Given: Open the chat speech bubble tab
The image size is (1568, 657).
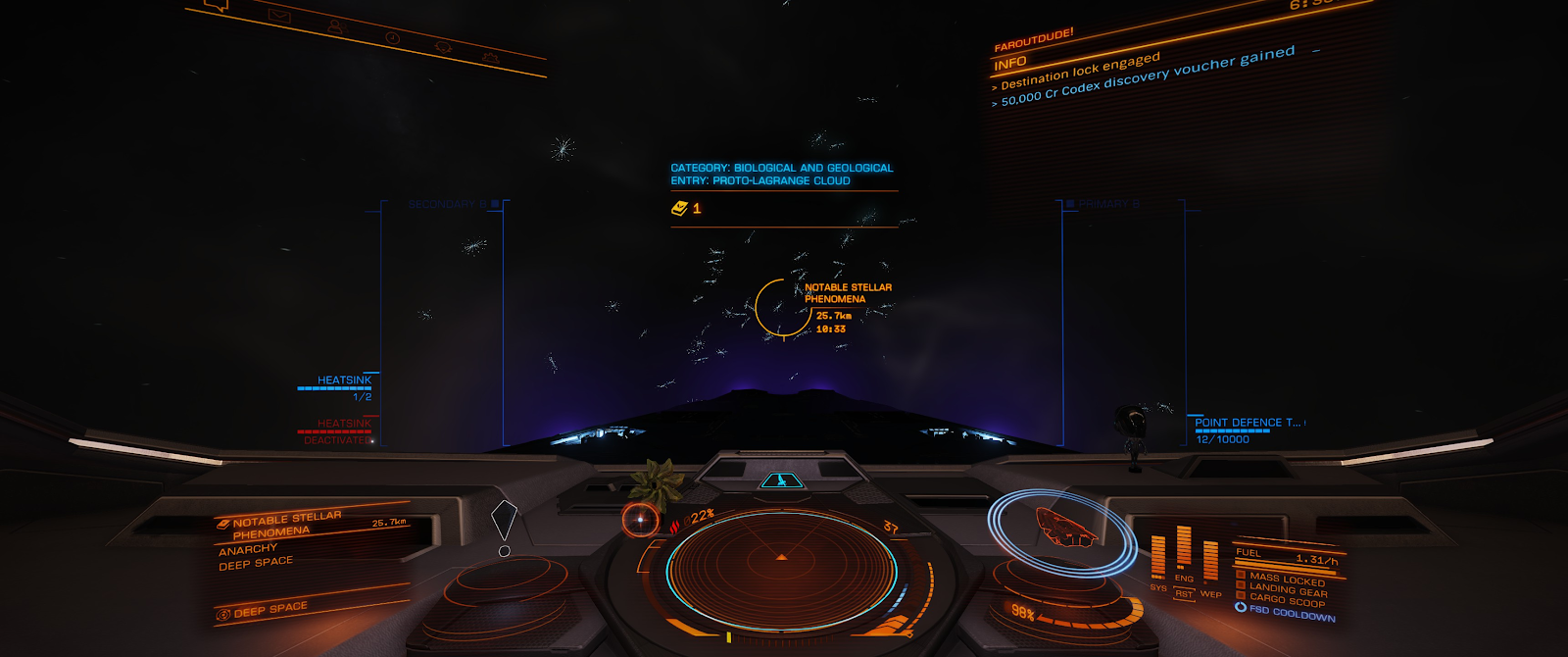Looking at the screenshot, I should (x=216, y=5).
